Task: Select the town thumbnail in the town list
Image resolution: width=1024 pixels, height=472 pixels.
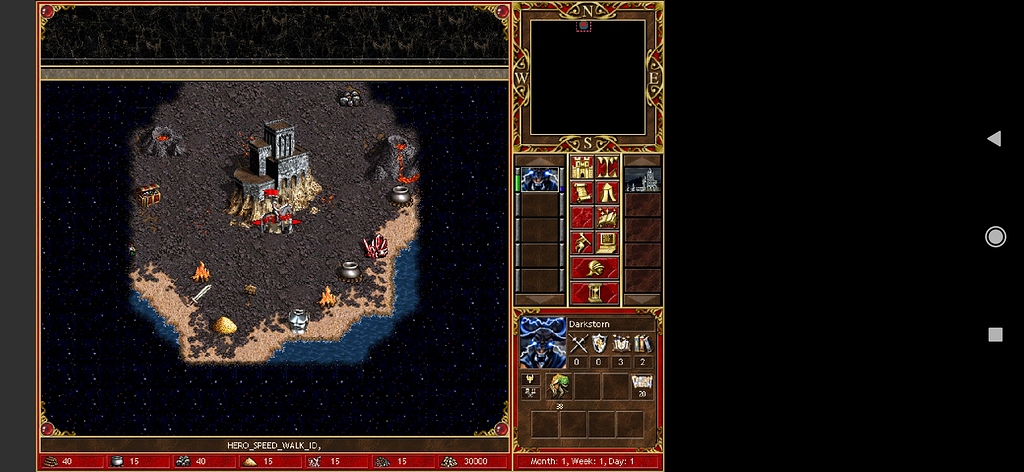Action: click(x=643, y=180)
